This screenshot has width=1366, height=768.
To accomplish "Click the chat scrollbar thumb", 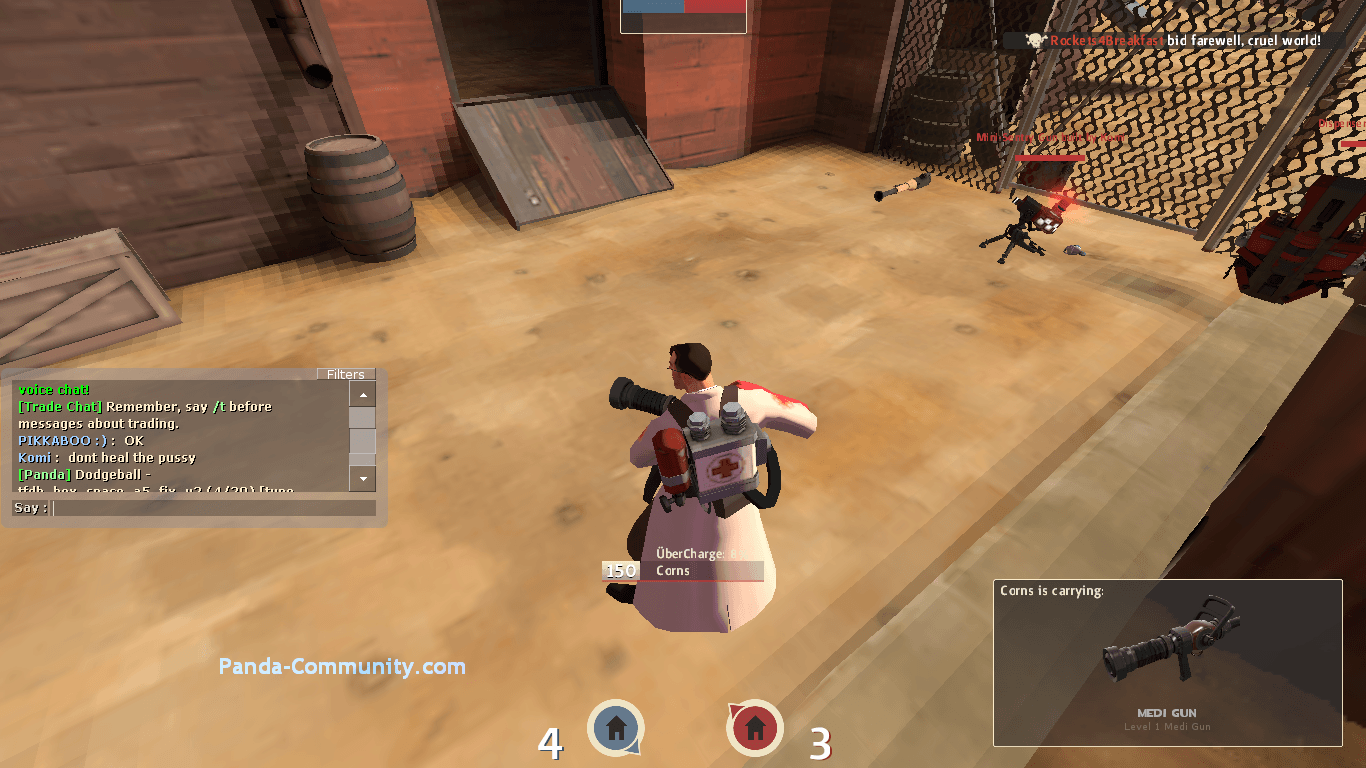I will tap(362, 441).
